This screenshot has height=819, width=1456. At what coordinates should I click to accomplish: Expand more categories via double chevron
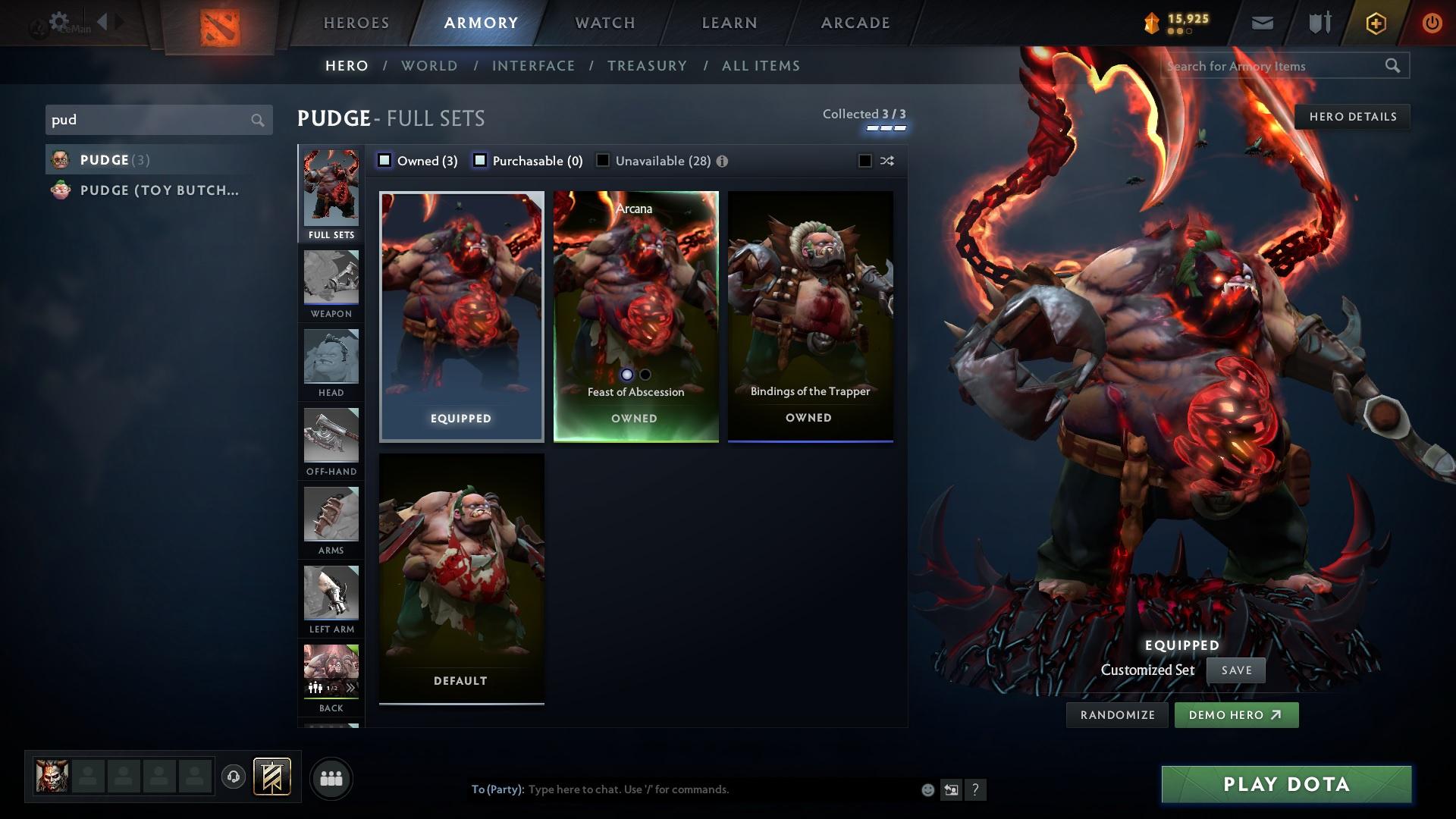pyautogui.click(x=350, y=686)
